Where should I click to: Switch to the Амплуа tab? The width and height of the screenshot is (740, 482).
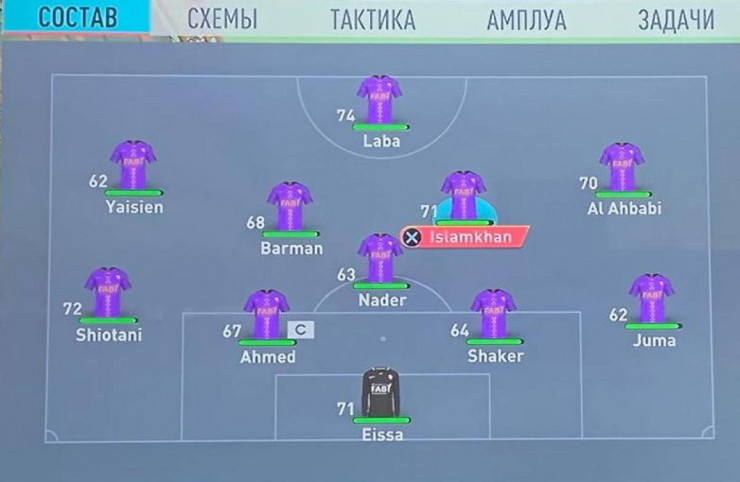pyautogui.click(x=526, y=19)
